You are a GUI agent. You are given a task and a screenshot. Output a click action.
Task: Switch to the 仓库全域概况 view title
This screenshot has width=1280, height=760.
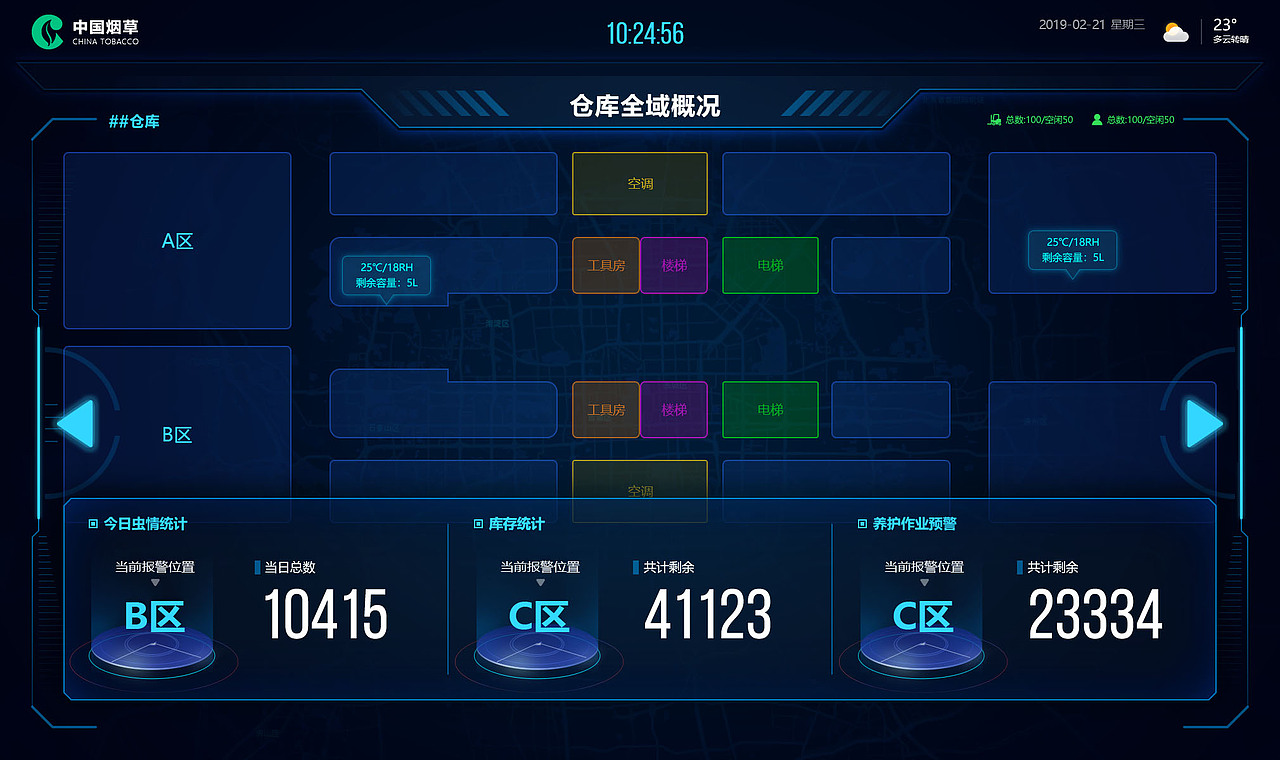pos(640,104)
